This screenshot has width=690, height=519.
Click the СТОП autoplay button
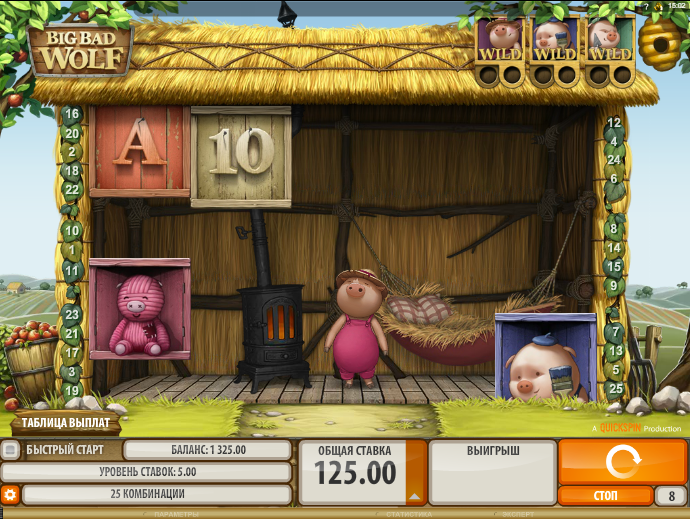[605, 495]
